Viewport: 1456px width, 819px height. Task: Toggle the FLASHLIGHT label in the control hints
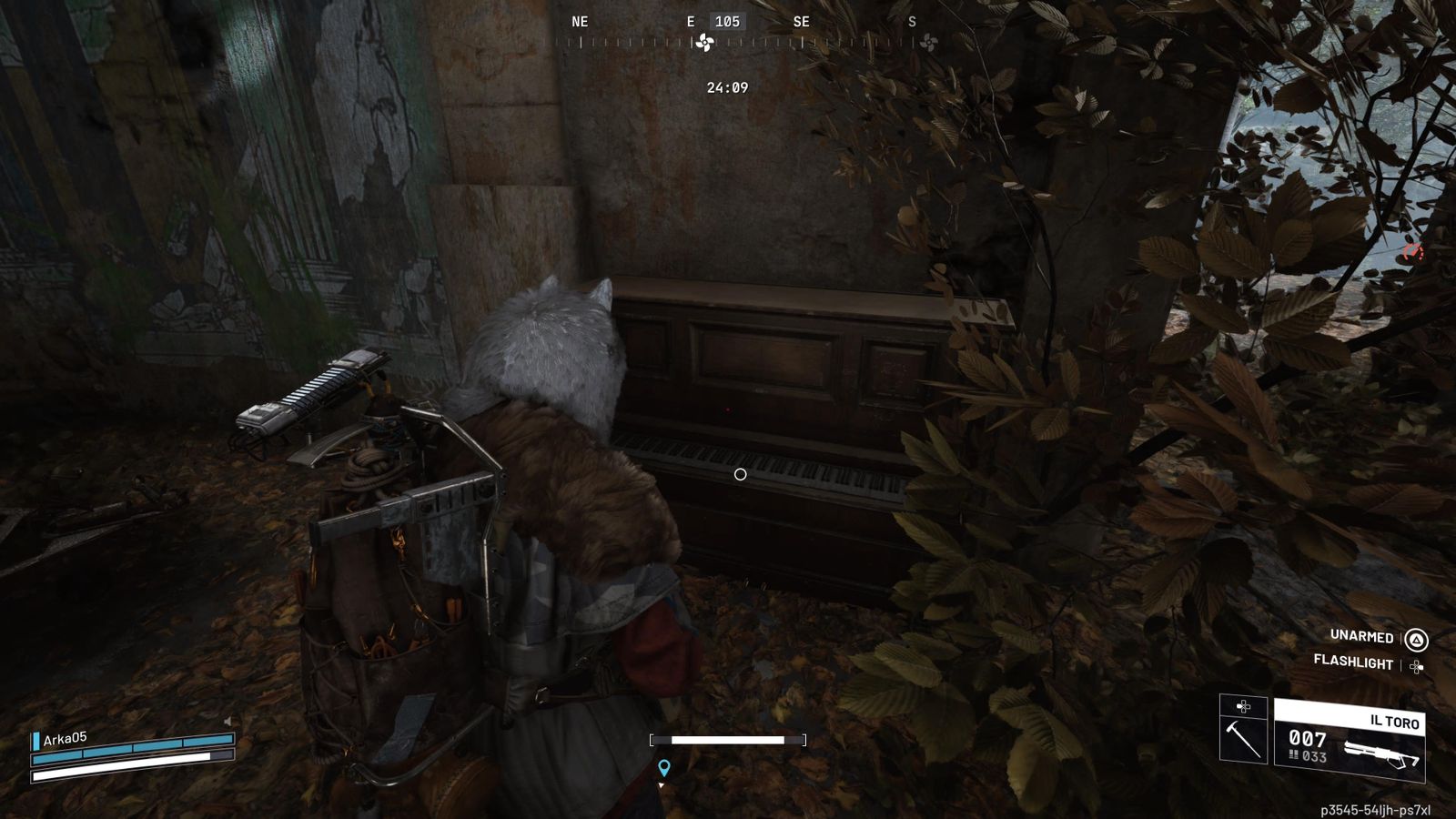(1351, 663)
